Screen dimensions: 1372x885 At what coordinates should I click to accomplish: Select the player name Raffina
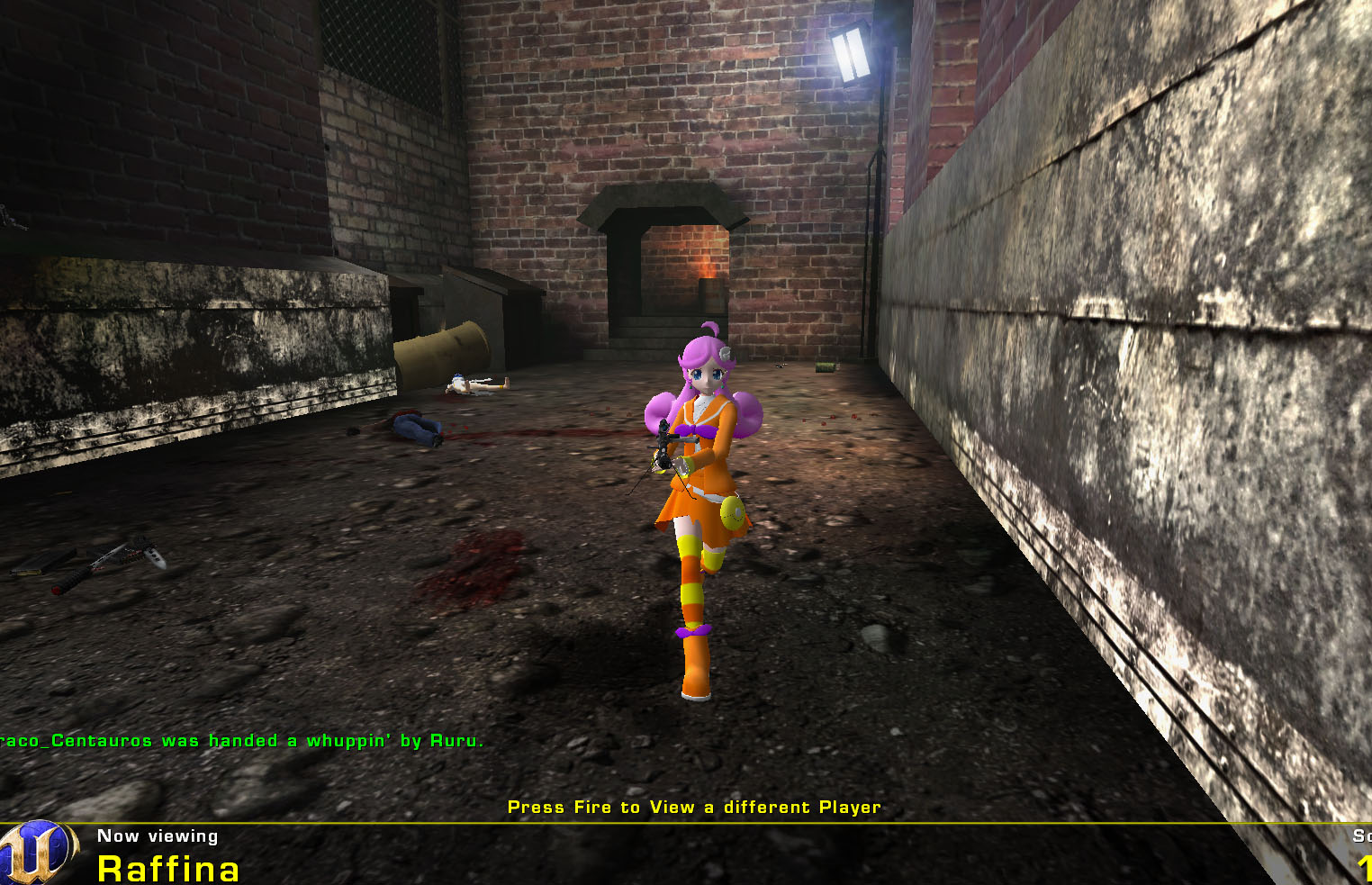(x=168, y=867)
